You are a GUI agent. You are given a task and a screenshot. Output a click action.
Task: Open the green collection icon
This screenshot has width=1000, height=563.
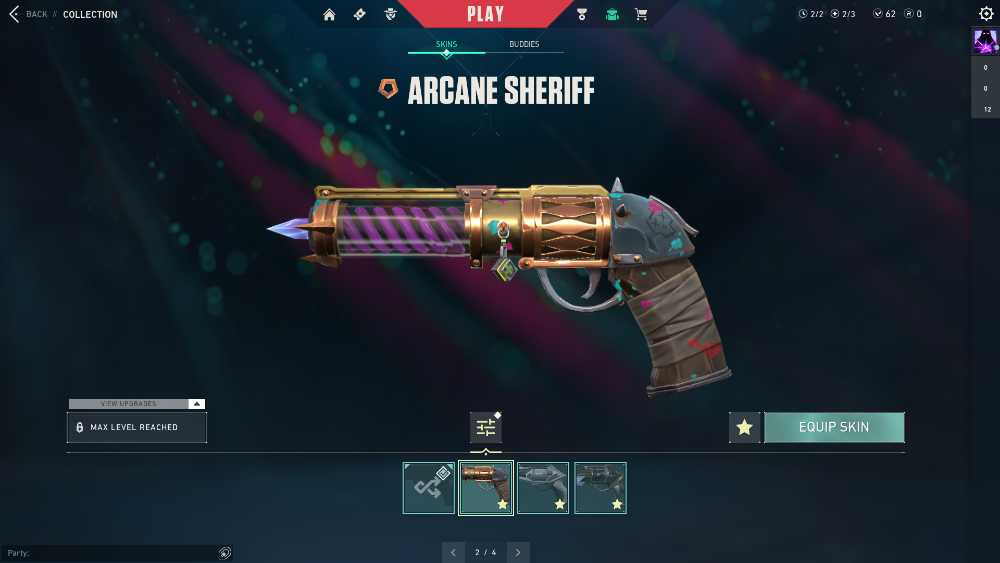(612, 14)
